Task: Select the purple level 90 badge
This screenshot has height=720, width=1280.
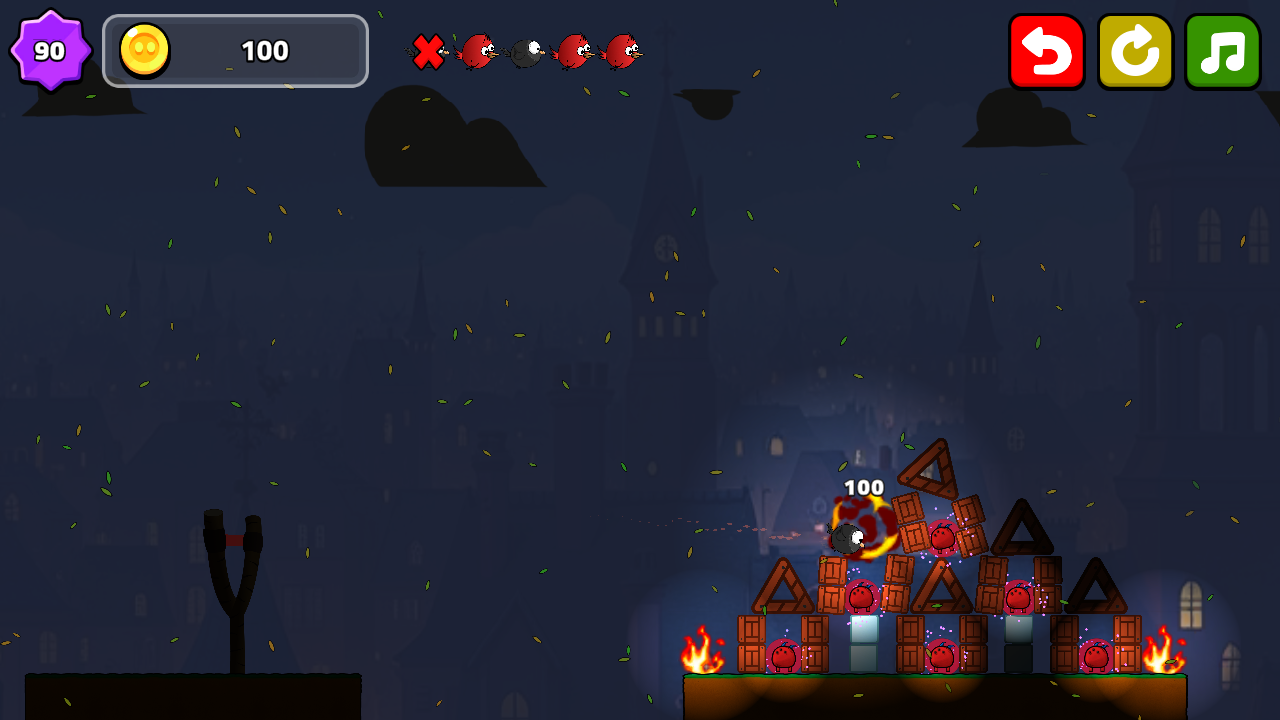Action: [50, 48]
